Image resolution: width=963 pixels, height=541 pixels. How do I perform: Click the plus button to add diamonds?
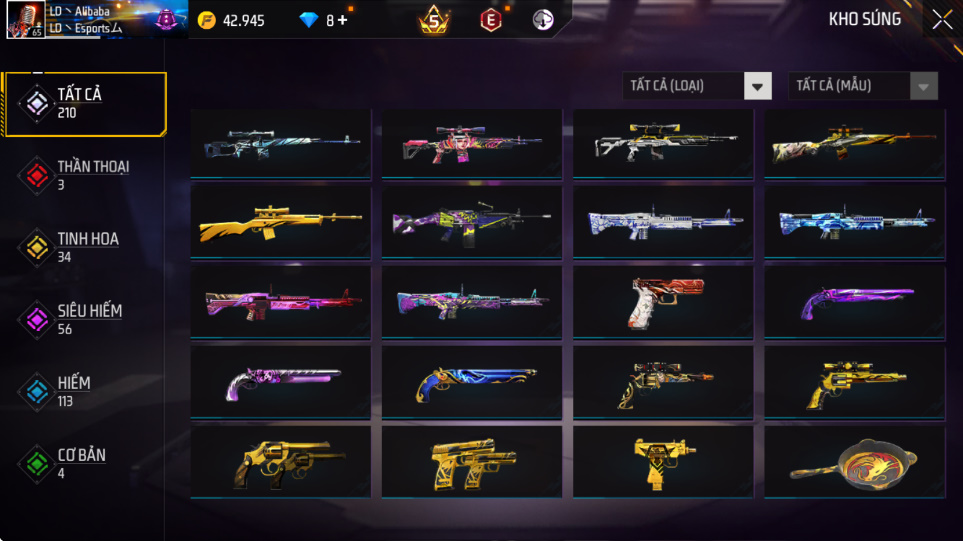point(343,20)
